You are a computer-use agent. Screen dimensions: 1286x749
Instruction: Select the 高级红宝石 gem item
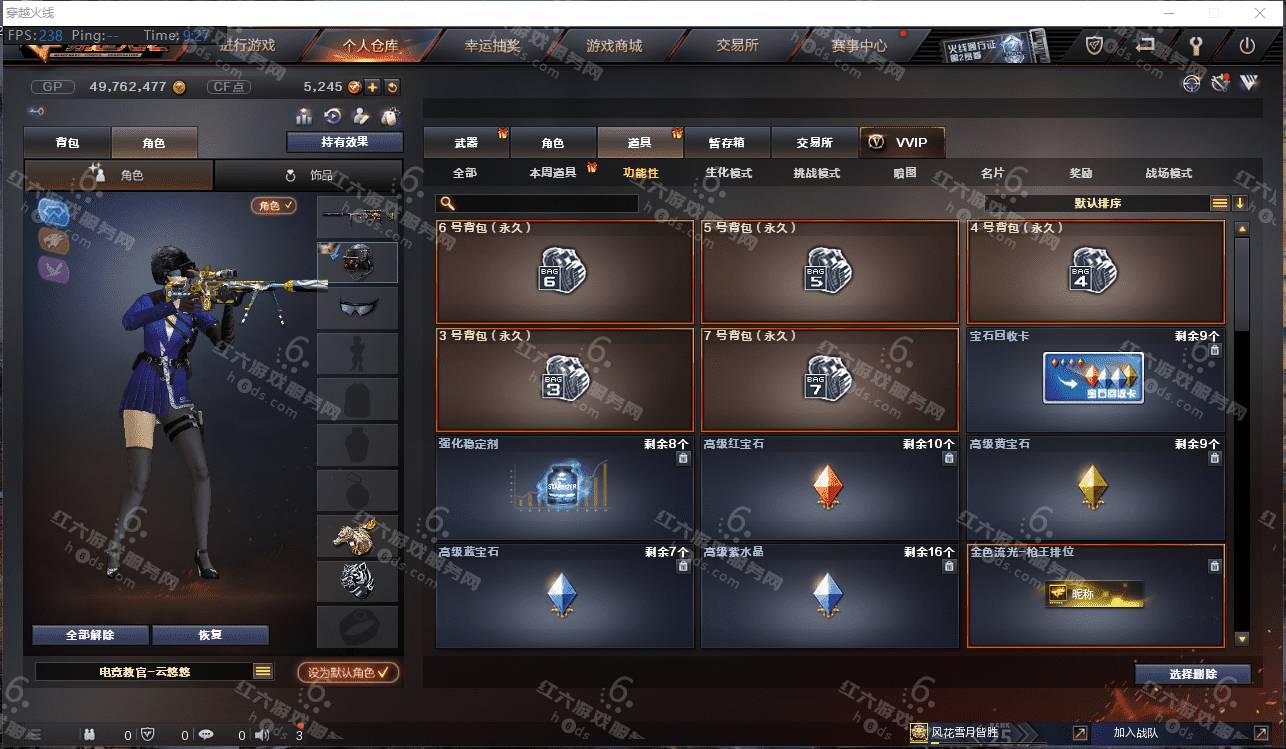[x=829, y=487]
